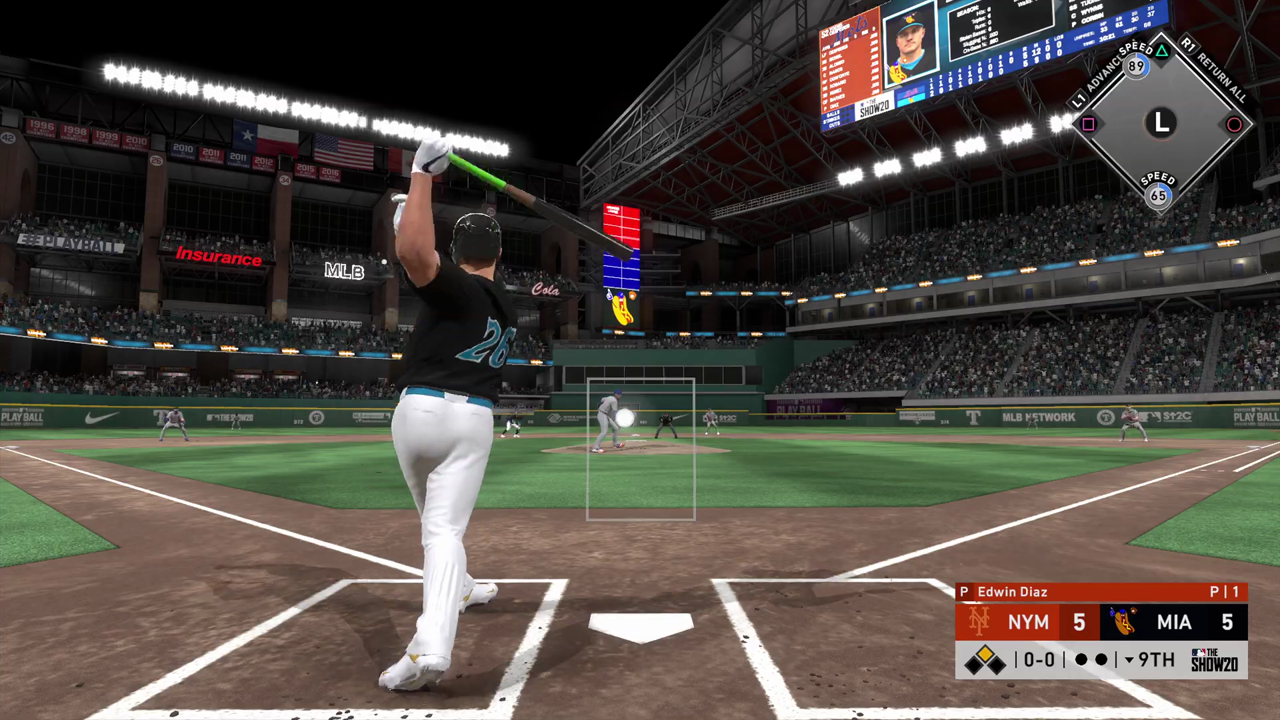The height and width of the screenshot is (720, 1280).
Task: Click The Show 20 logo on the scoreboard
Action: tap(1215, 659)
